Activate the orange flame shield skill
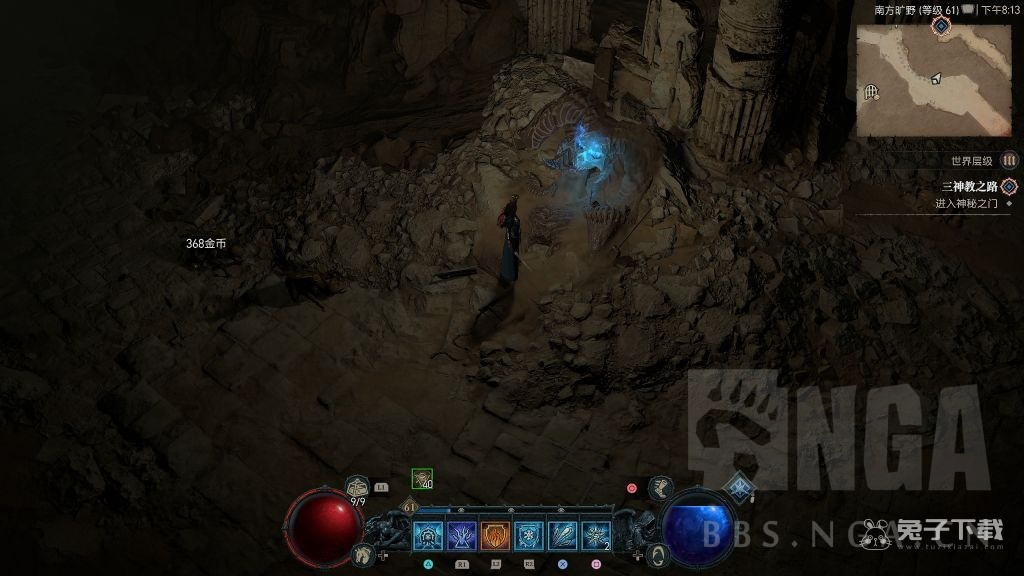Viewport: 1024px width, 576px height. coord(495,537)
